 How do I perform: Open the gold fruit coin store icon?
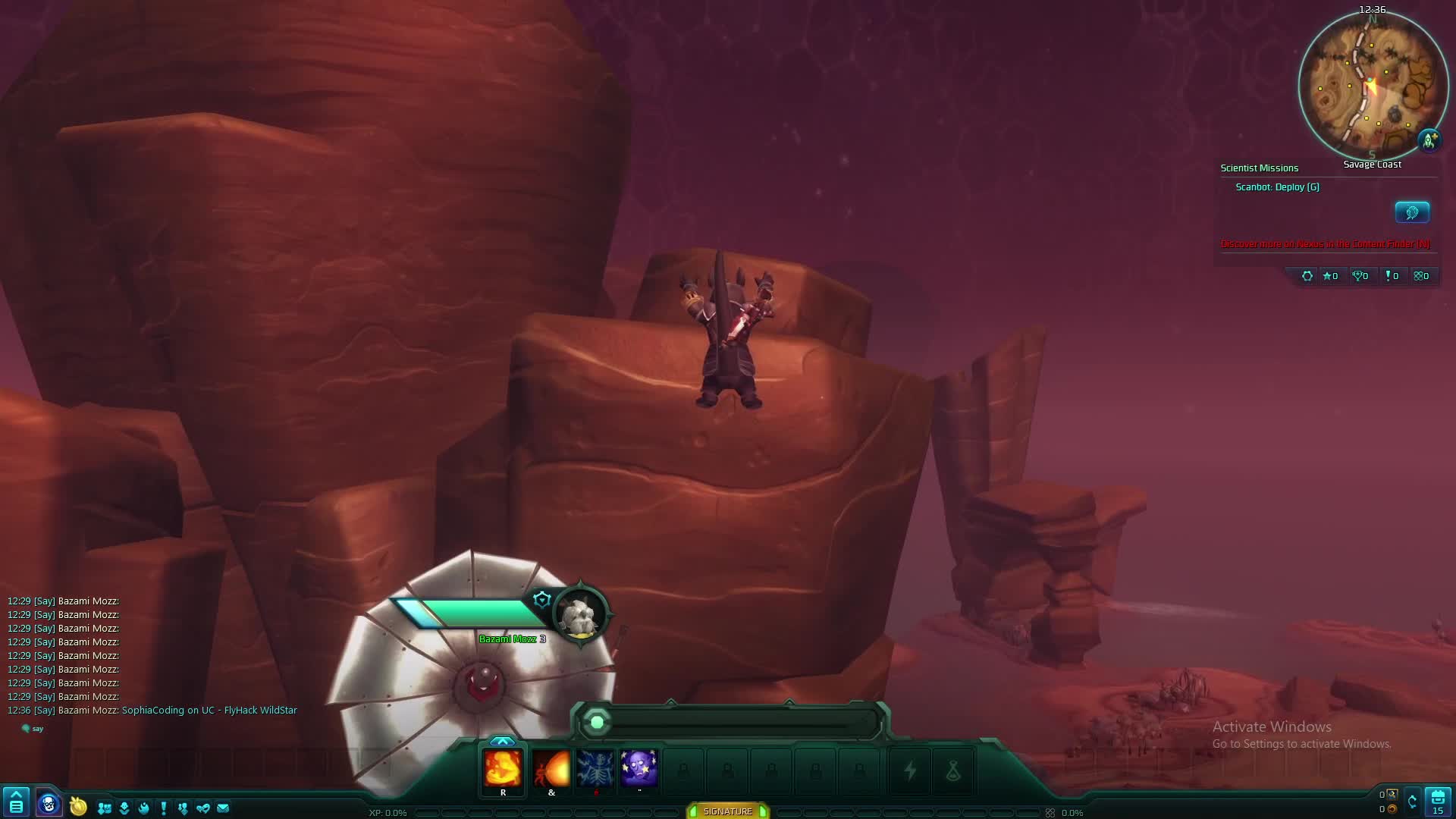tap(78, 806)
